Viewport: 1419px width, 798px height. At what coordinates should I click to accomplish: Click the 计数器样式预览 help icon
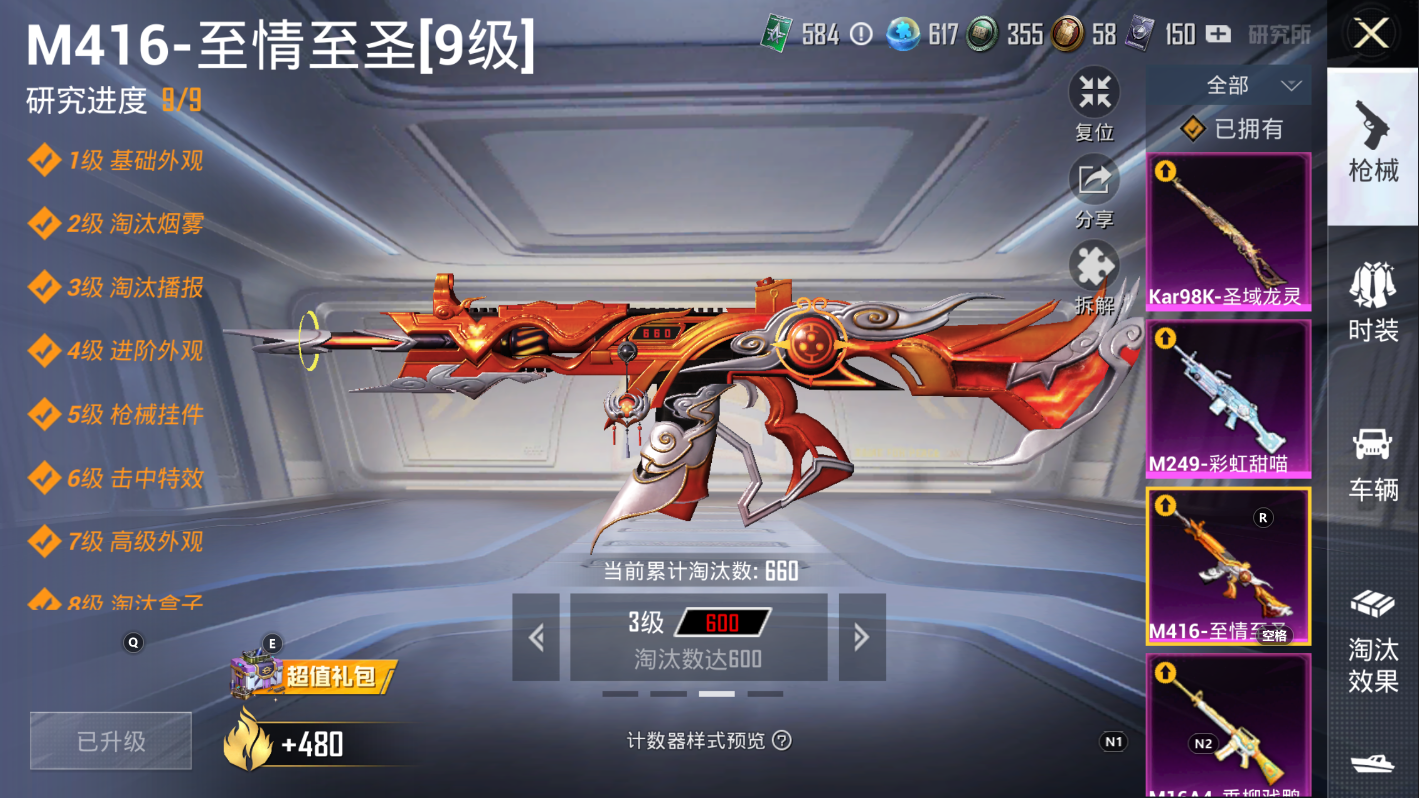[782, 740]
